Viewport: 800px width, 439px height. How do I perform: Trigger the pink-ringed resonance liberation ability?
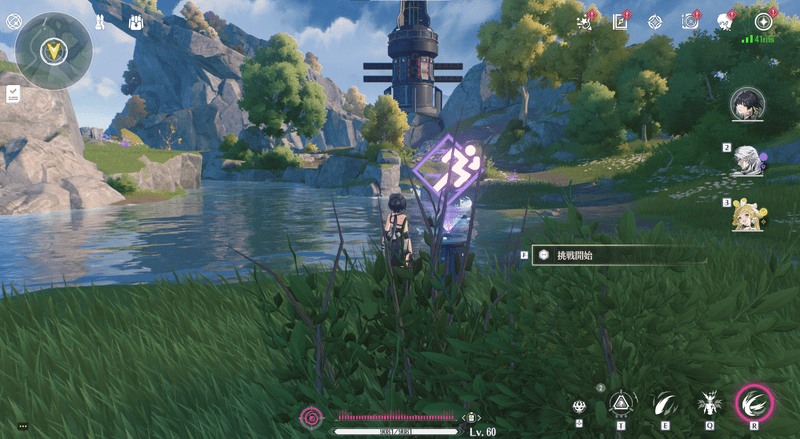pos(754,403)
